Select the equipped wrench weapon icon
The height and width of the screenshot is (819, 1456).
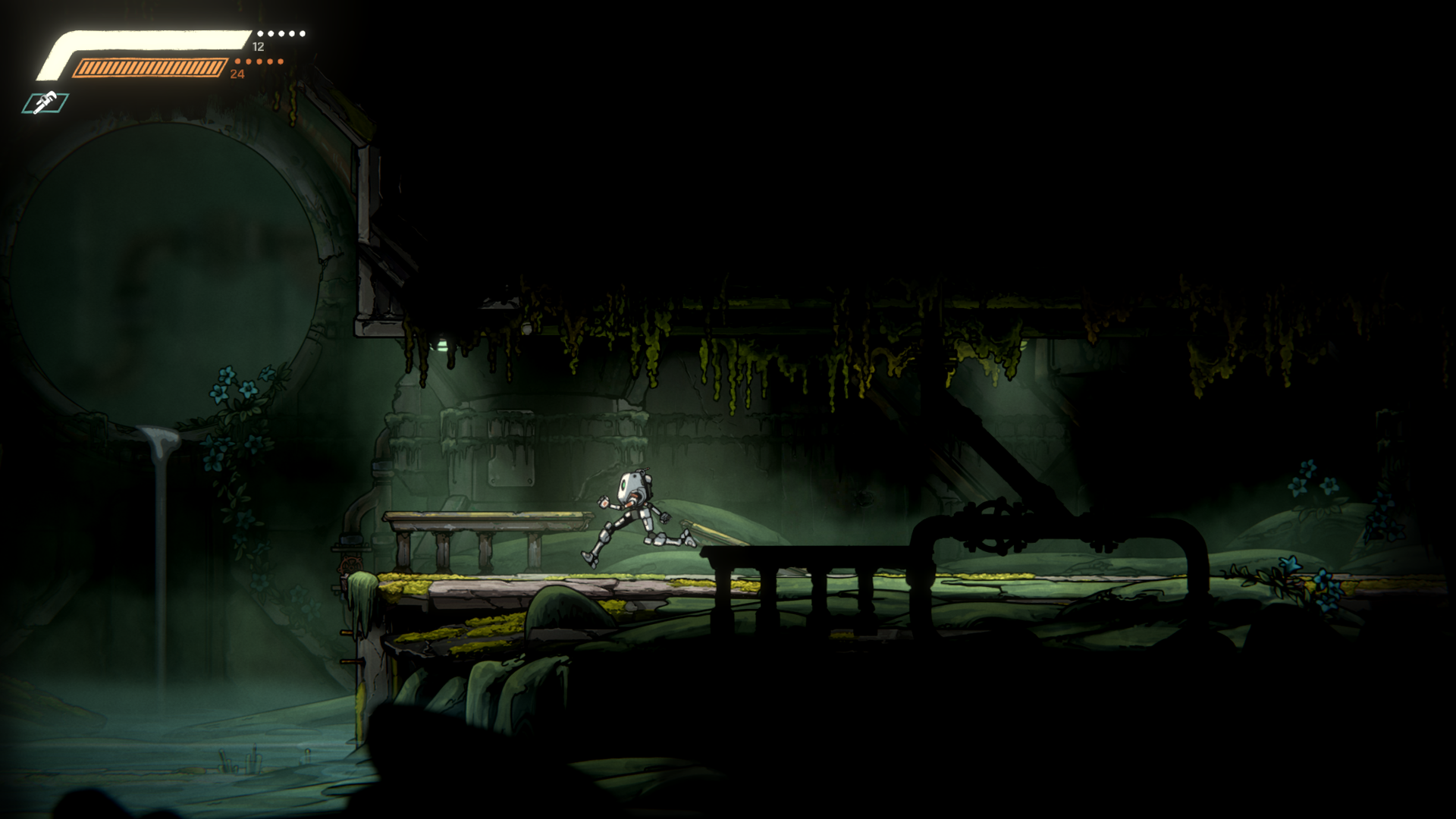click(x=45, y=102)
